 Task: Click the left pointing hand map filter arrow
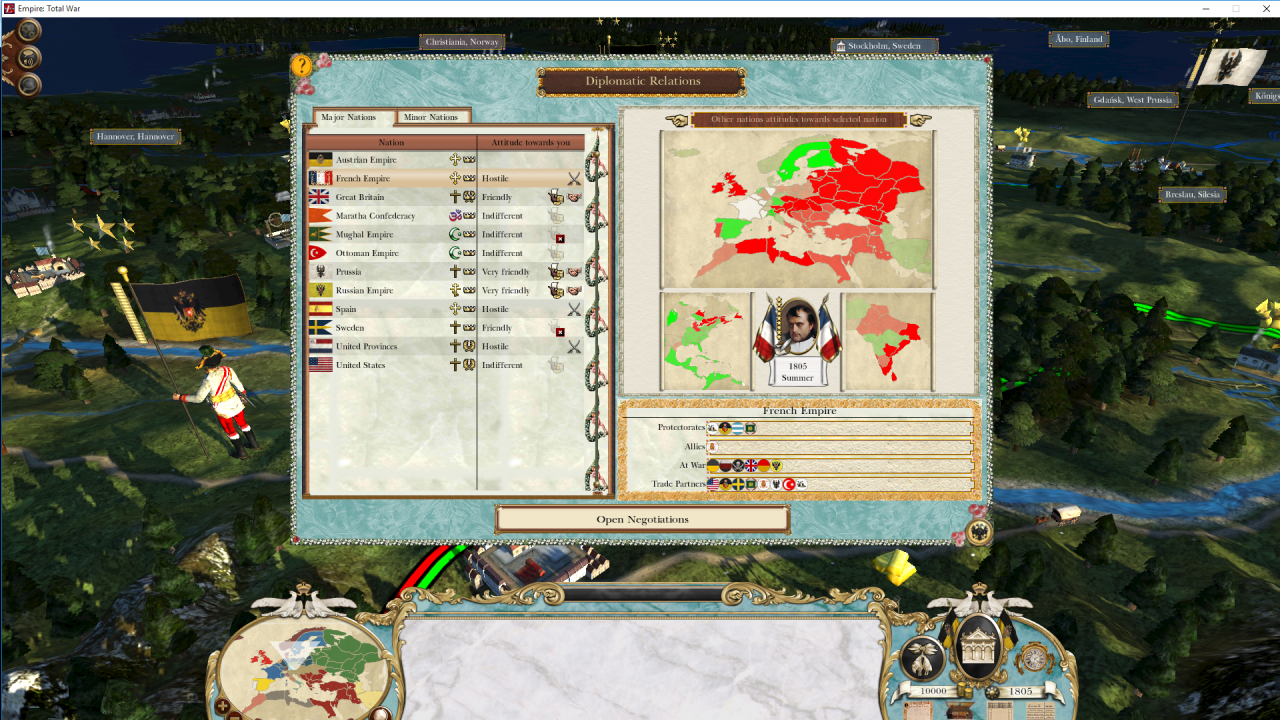[677, 120]
